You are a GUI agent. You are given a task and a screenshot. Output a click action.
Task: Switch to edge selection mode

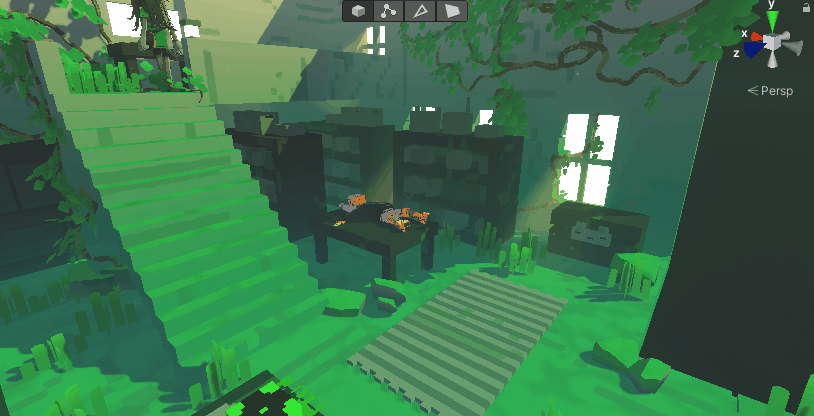[421, 11]
